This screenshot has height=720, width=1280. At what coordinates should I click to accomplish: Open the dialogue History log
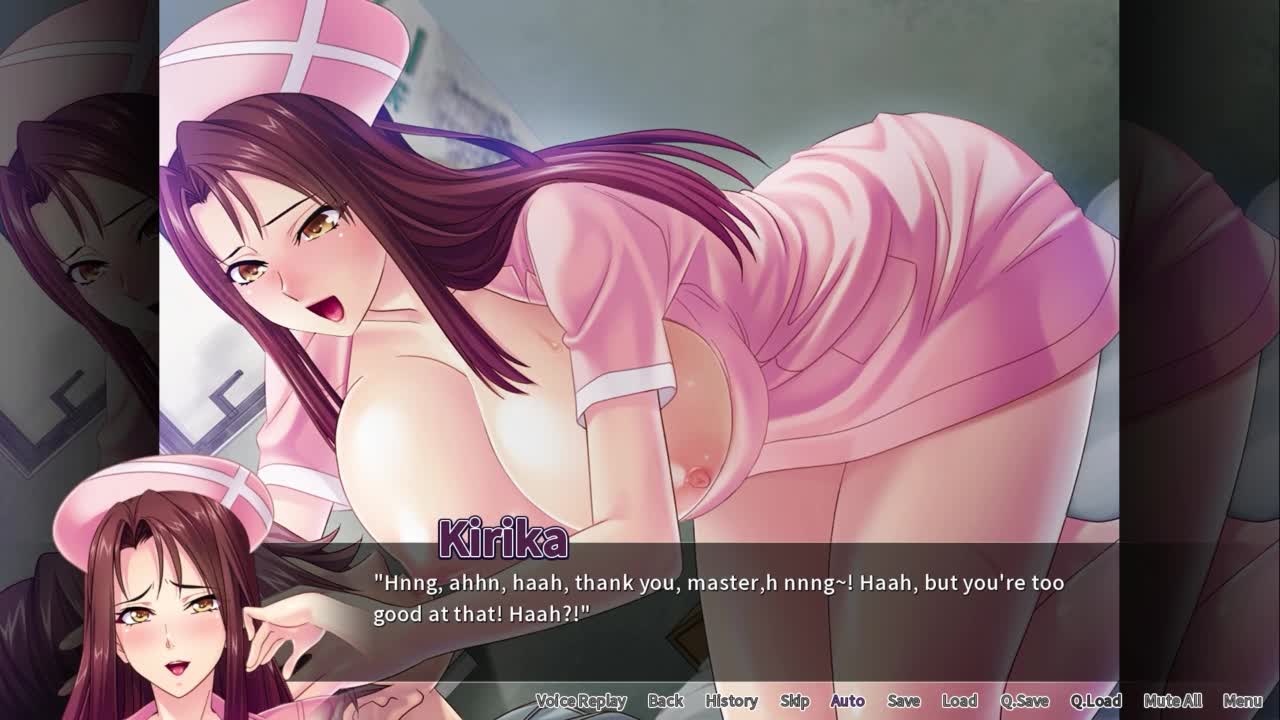[731, 701]
